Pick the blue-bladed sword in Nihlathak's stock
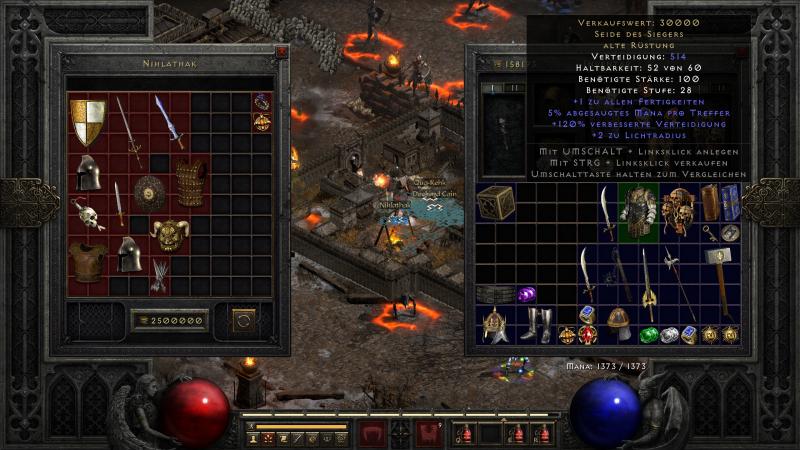Viewport: 800px width, 450px height. click(x=169, y=120)
